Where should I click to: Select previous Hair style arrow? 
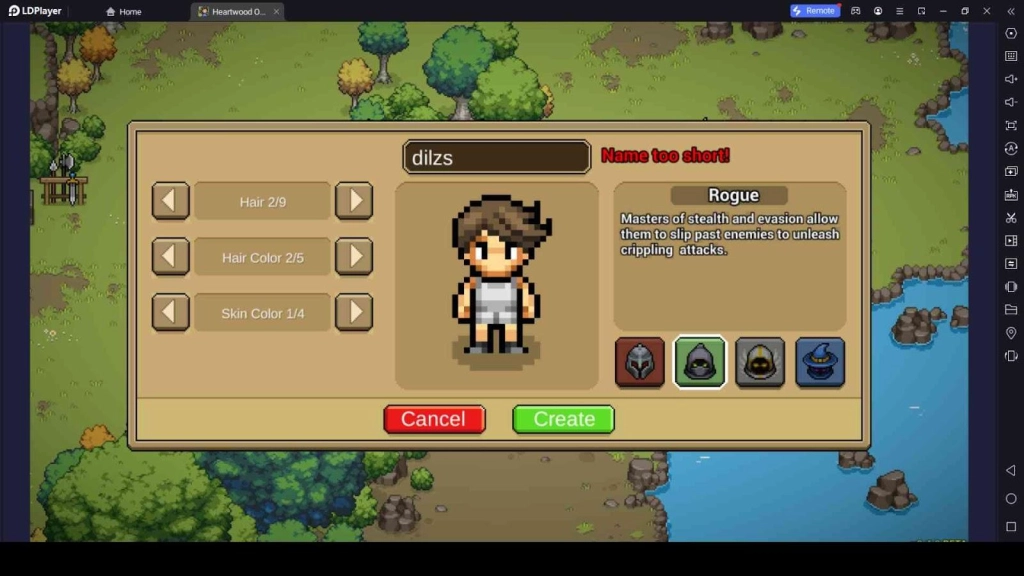pyautogui.click(x=170, y=201)
